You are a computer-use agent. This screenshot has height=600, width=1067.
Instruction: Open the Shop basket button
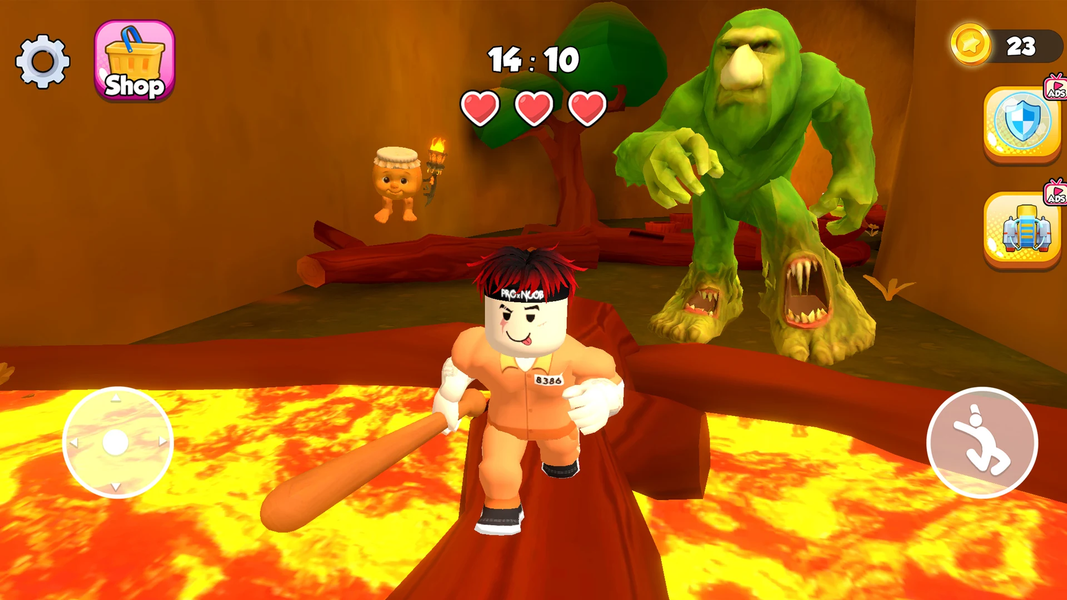coord(134,61)
